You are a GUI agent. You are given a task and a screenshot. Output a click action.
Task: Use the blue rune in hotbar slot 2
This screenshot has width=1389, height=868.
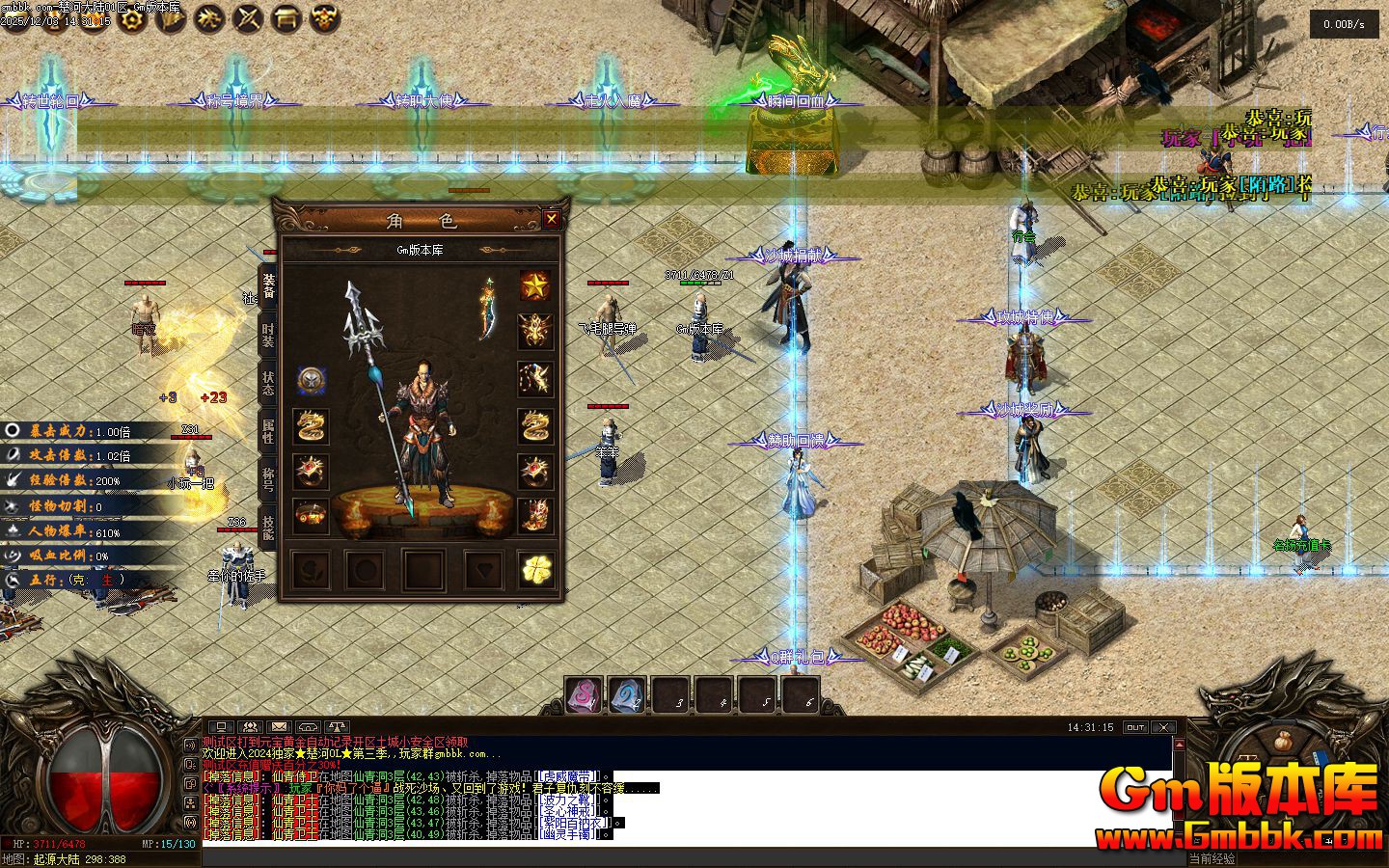click(627, 696)
